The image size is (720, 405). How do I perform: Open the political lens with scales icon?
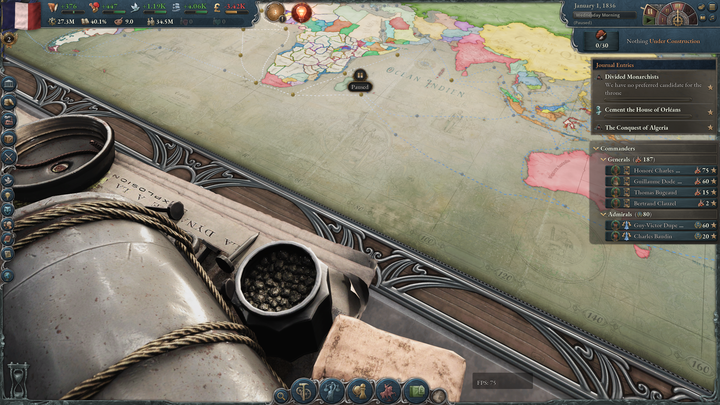(332, 390)
